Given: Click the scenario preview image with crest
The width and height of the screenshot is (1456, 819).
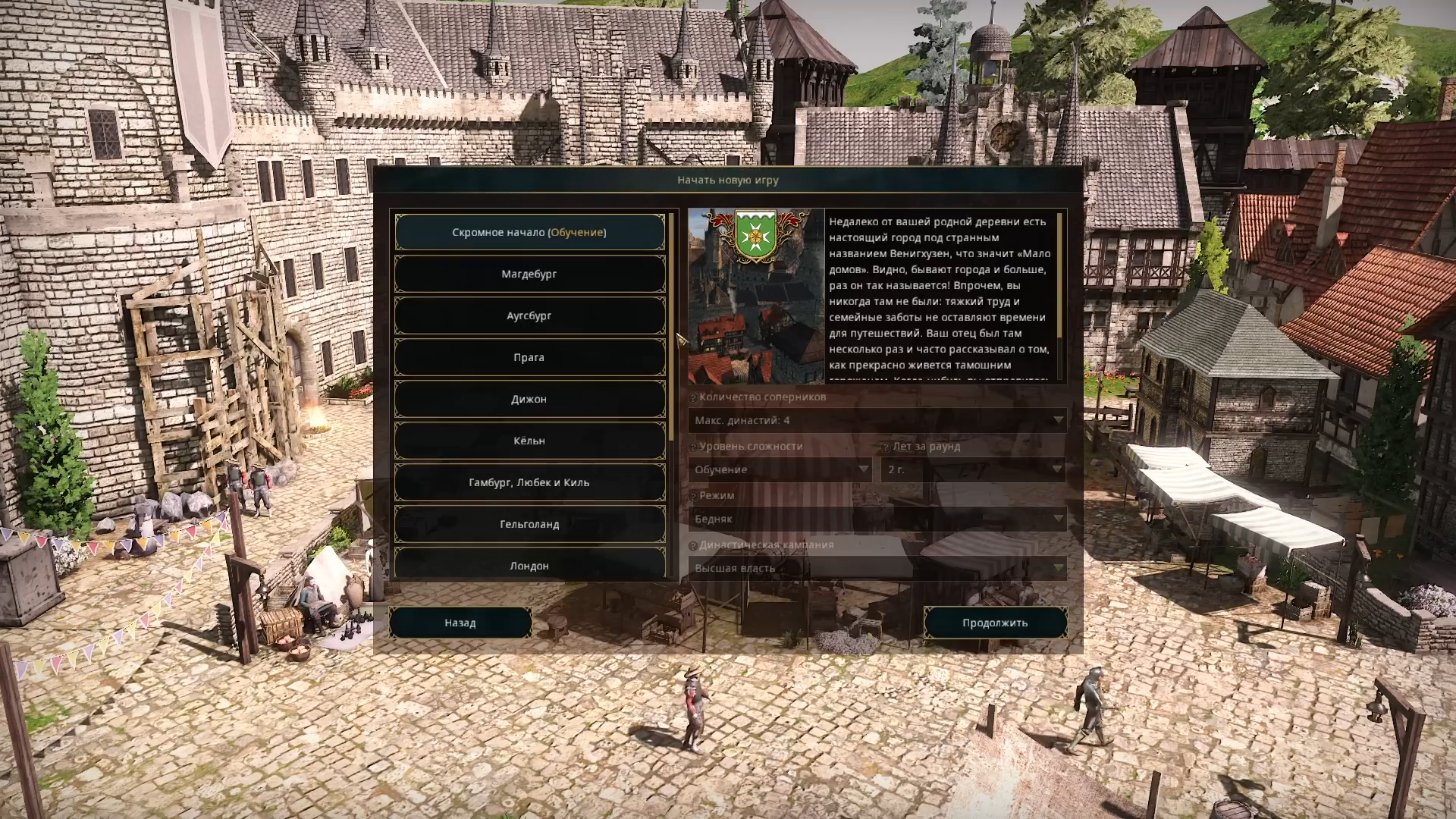Looking at the screenshot, I should click(x=756, y=297).
